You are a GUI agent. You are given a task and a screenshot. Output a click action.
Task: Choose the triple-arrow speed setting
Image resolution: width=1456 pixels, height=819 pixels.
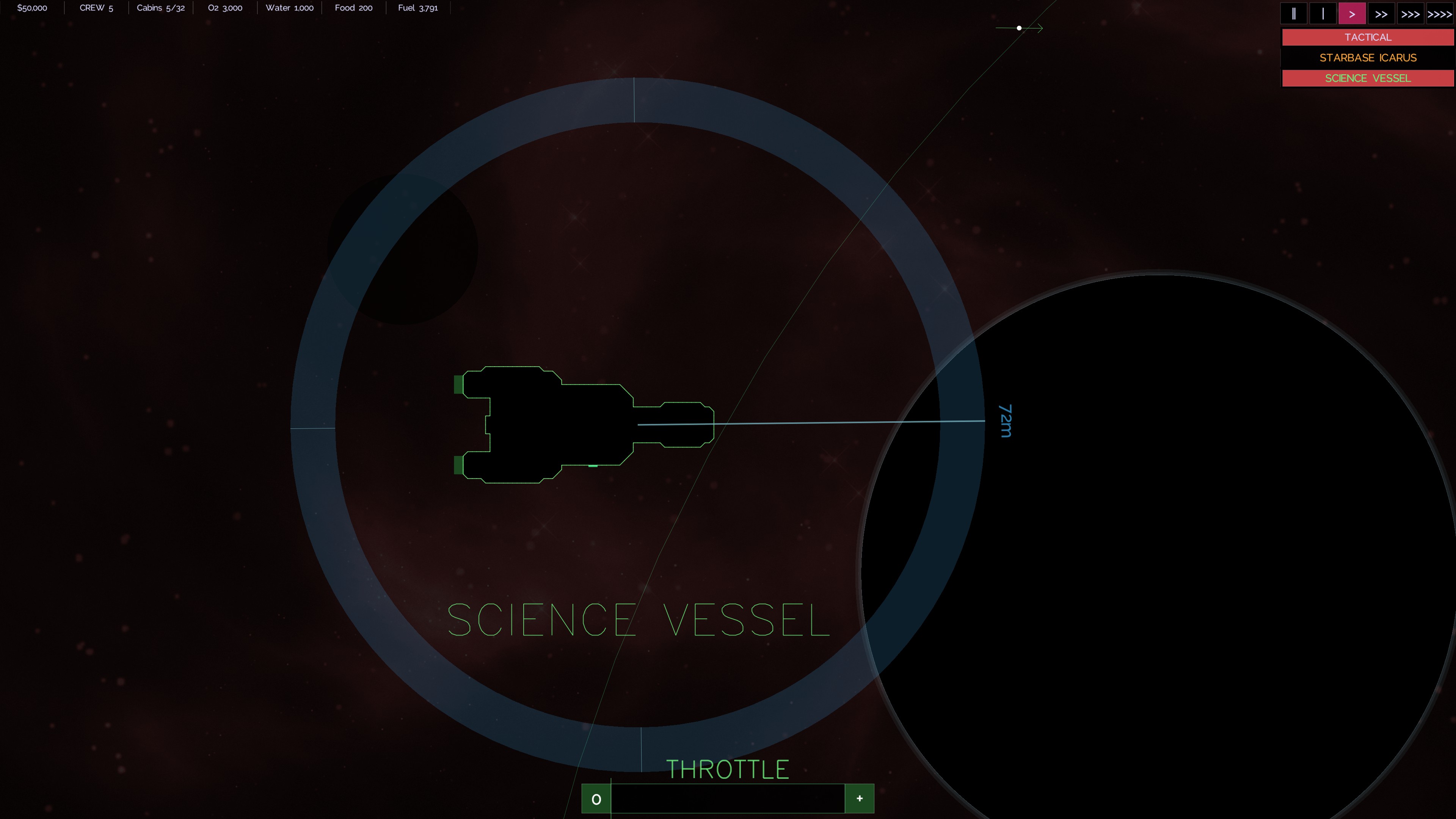pyautogui.click(x=1410, y=14)
